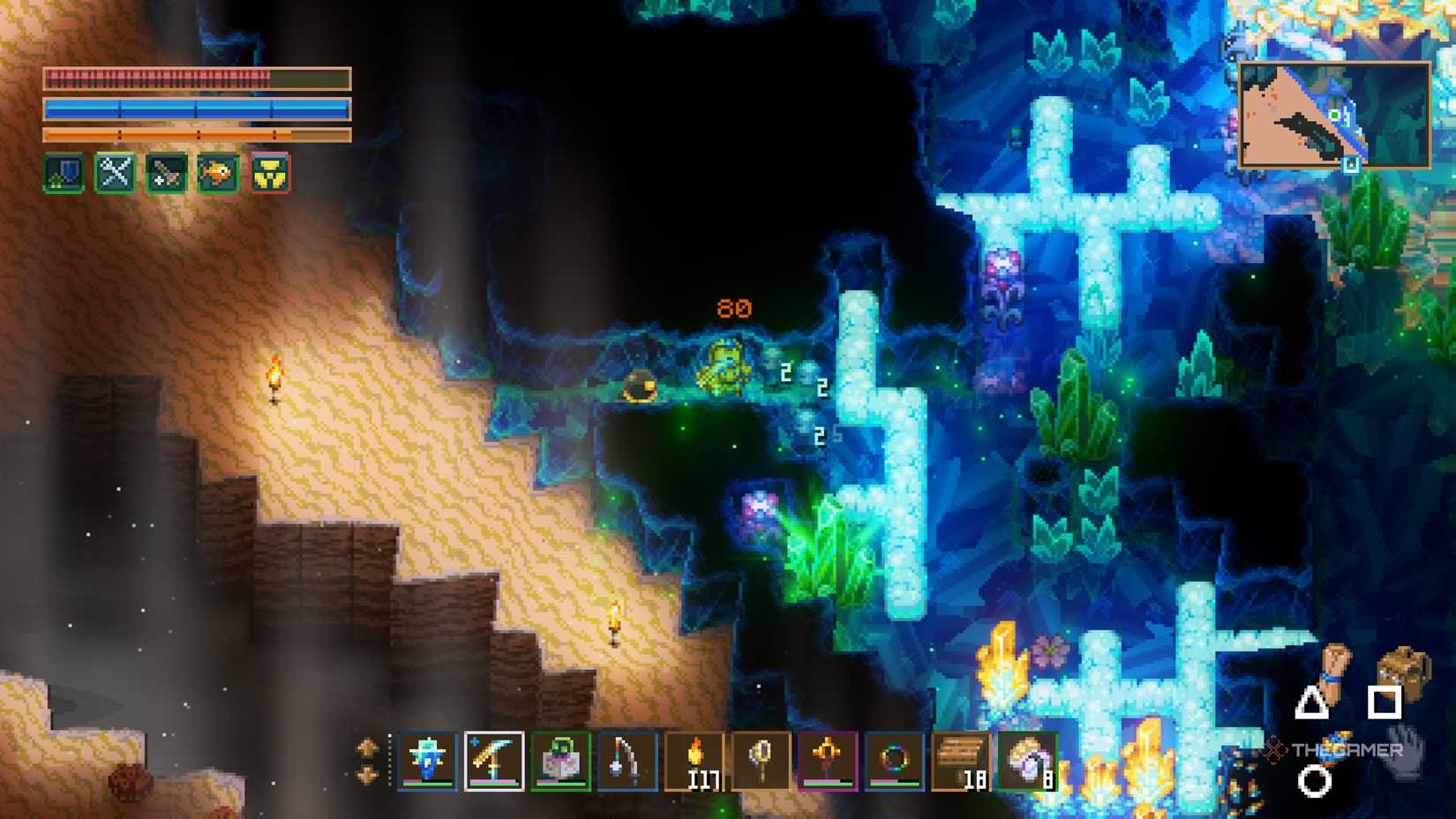Select the pickaxe hotbar slot
This screenshot has height=819, width=1456.
[494, 760]
